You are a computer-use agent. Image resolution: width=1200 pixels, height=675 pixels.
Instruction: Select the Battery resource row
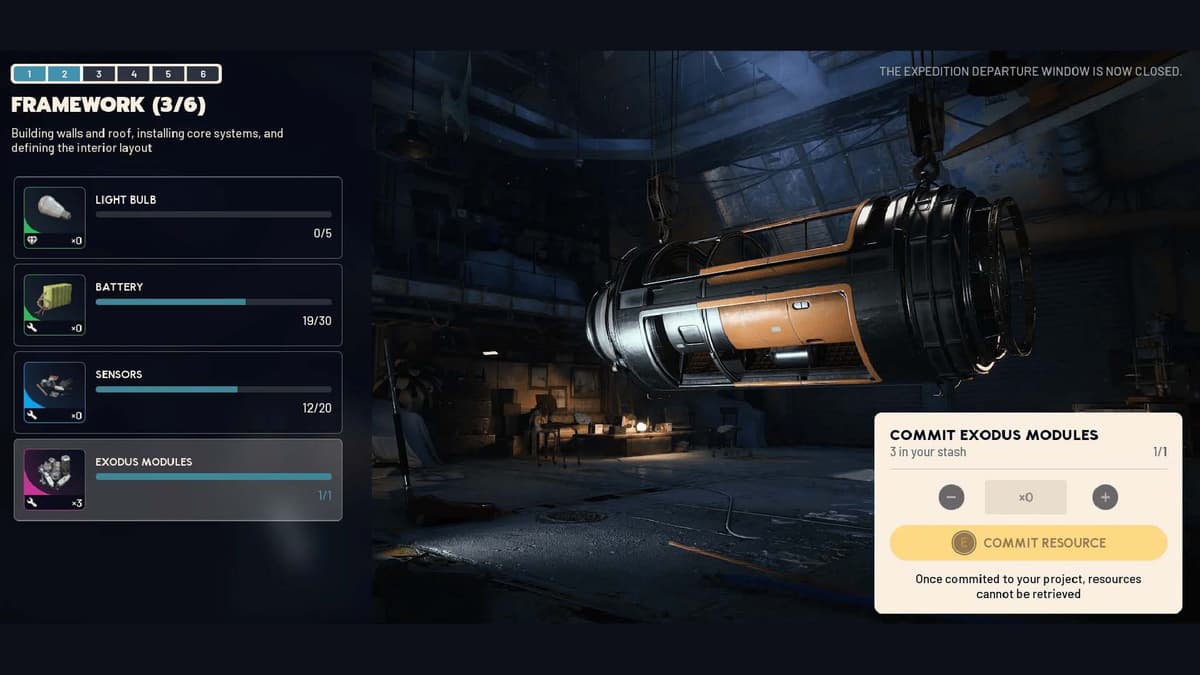178,305
